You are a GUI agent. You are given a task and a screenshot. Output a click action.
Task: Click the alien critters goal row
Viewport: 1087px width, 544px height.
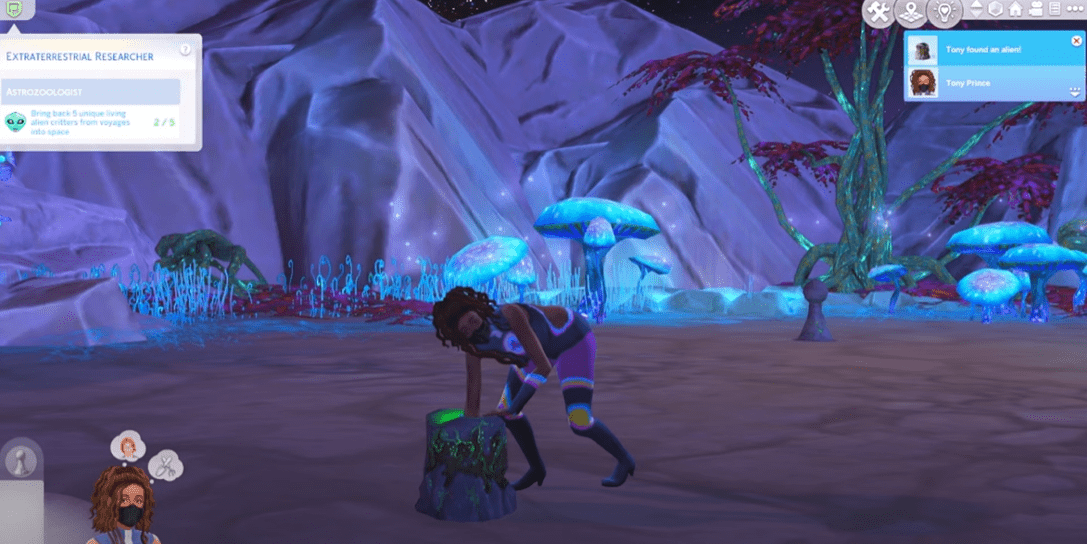click(x=91, y=123)
